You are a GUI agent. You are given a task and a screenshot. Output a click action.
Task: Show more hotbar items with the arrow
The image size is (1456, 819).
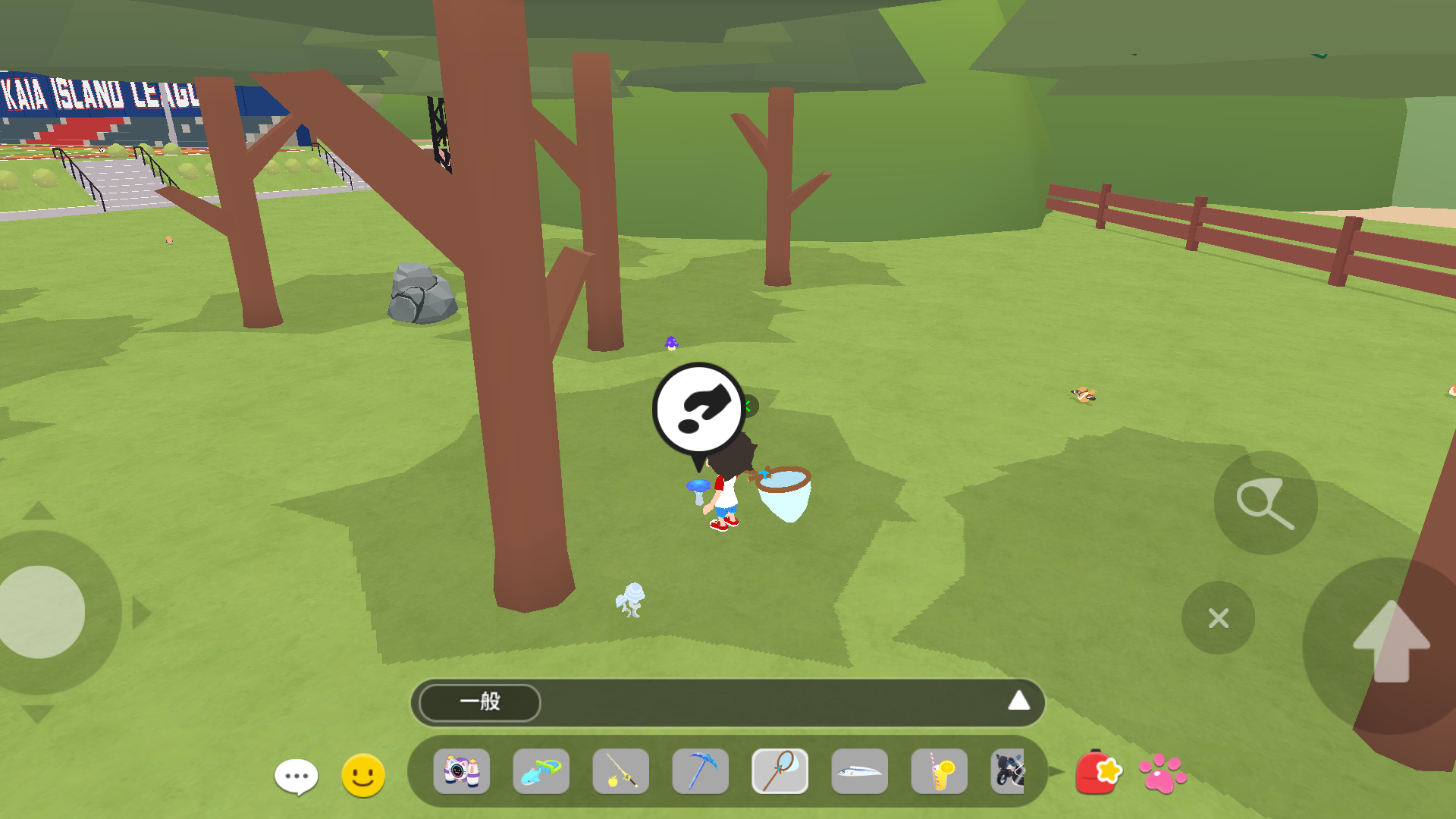[x=1057, y=772]
